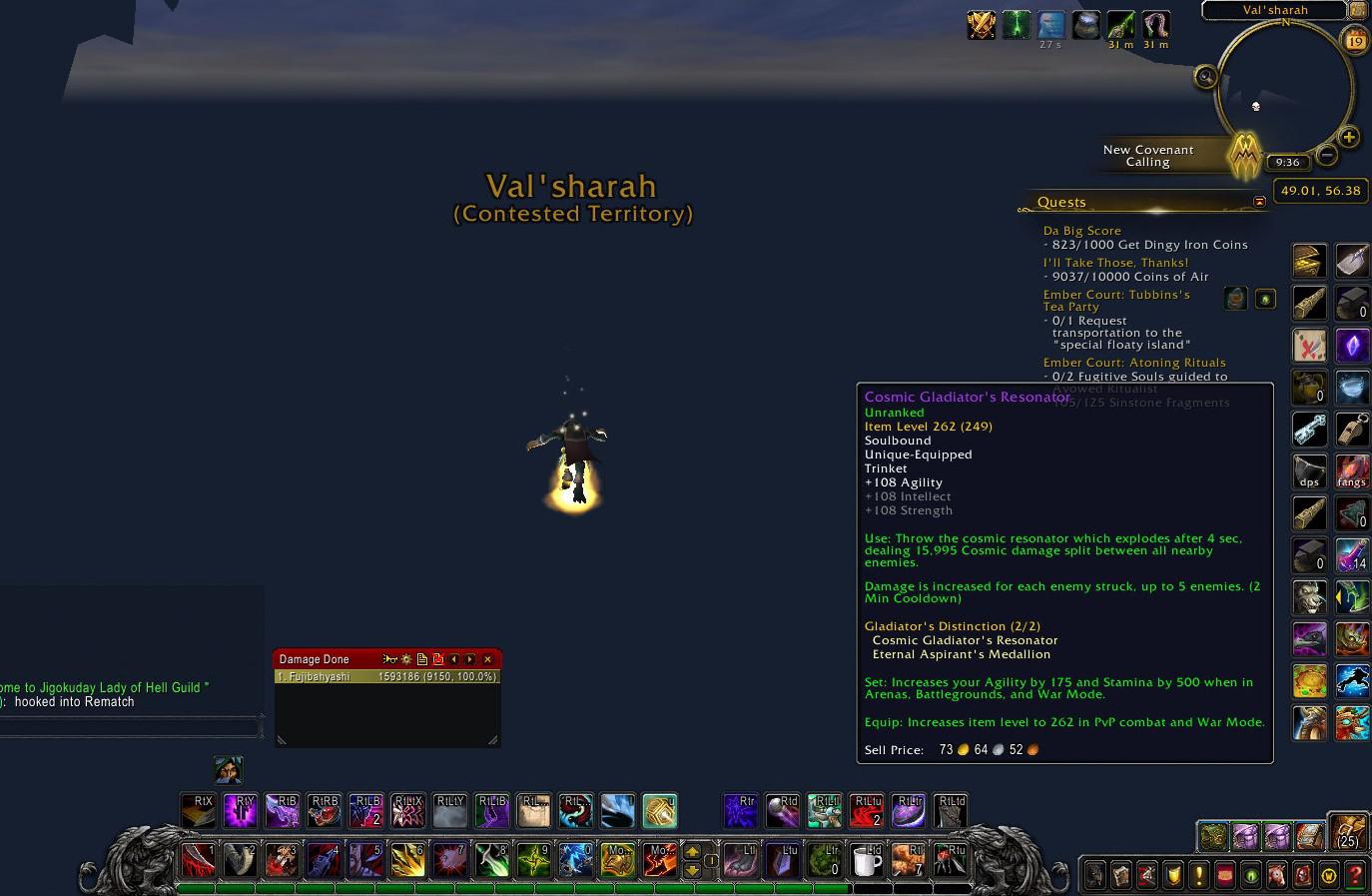
Task: Open the Dungeon Finder green eye icon
Action: tap(1249, 875)
